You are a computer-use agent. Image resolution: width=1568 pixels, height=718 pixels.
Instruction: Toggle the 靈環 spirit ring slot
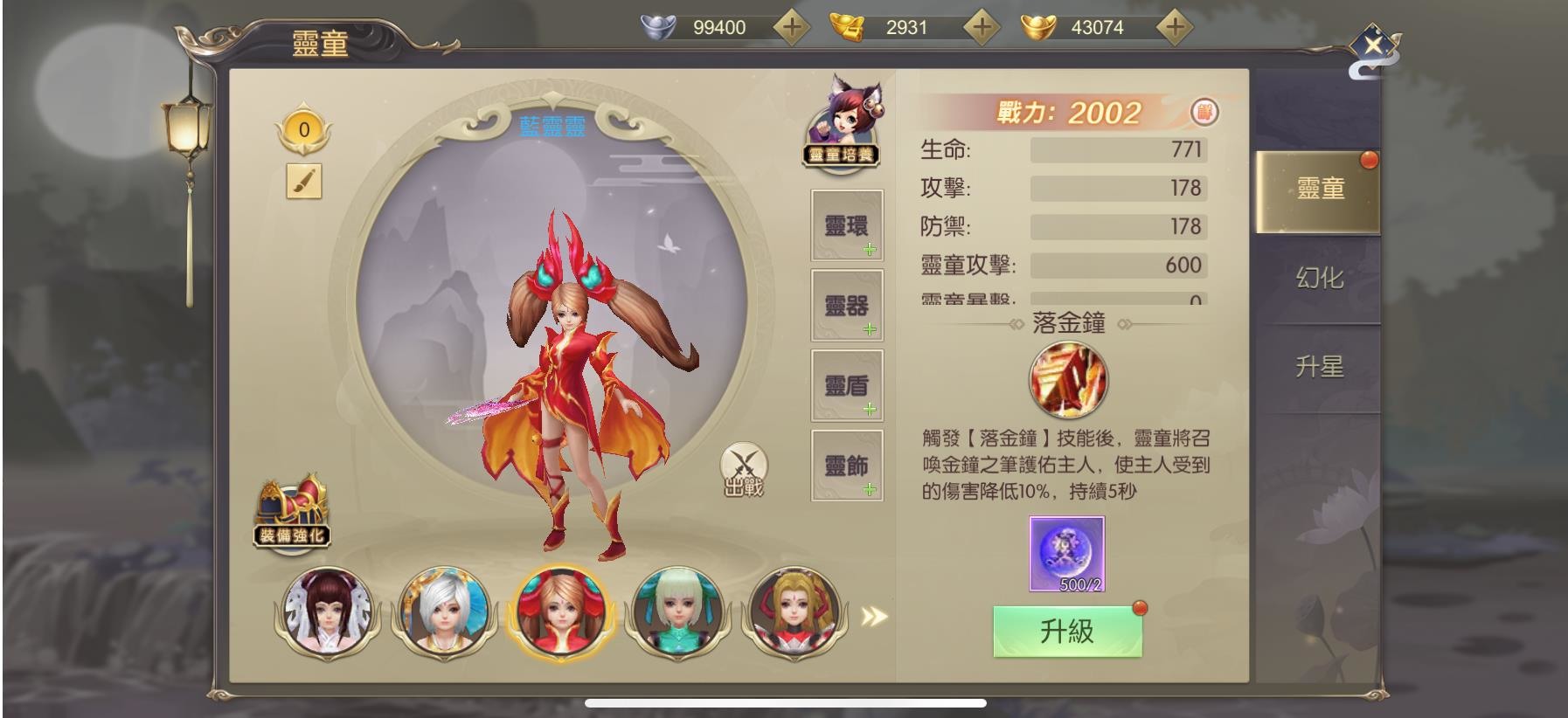pos(846,225)
